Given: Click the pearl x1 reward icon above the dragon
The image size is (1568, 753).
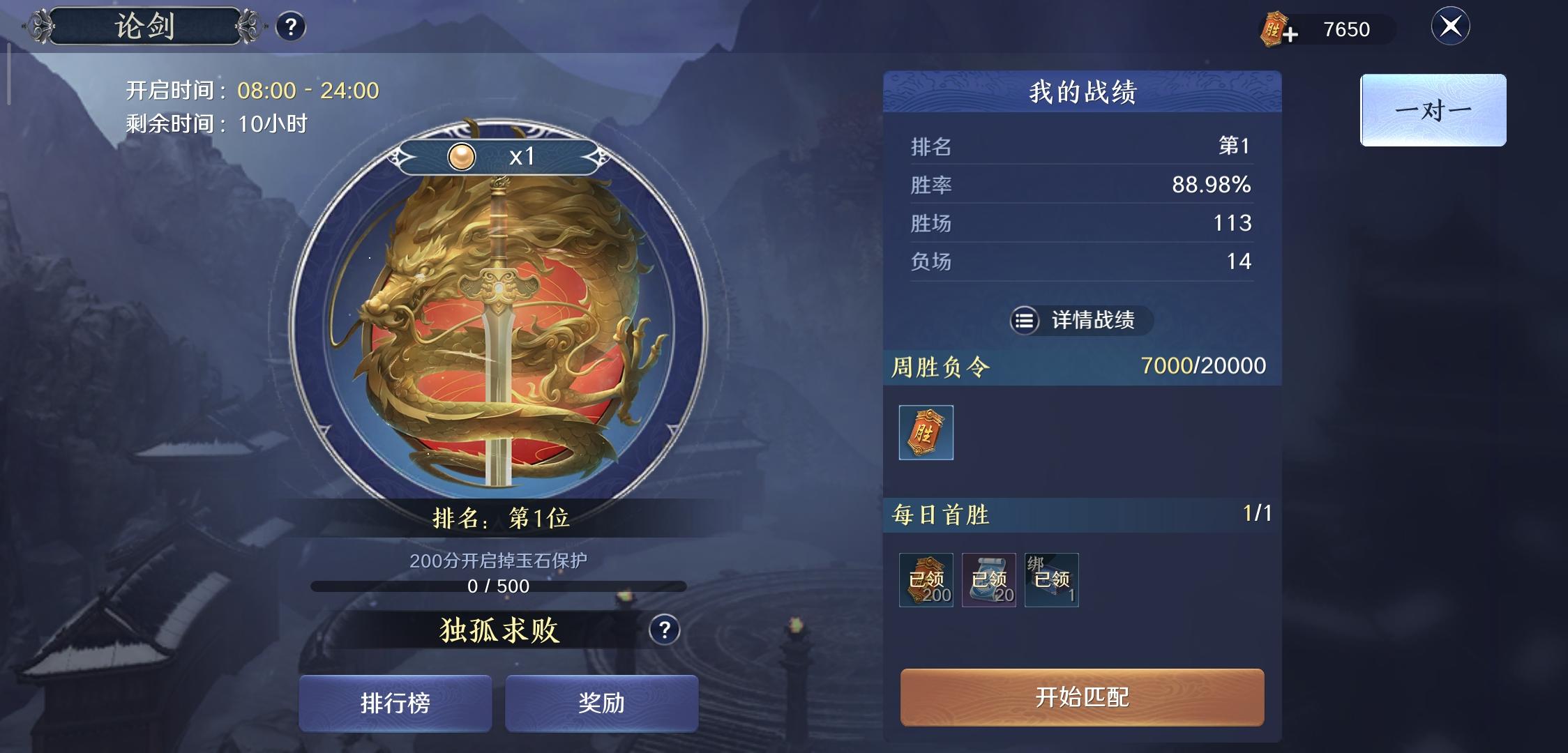Looking at the screenshot, I should pyautogui.click(x=460, y=155).
